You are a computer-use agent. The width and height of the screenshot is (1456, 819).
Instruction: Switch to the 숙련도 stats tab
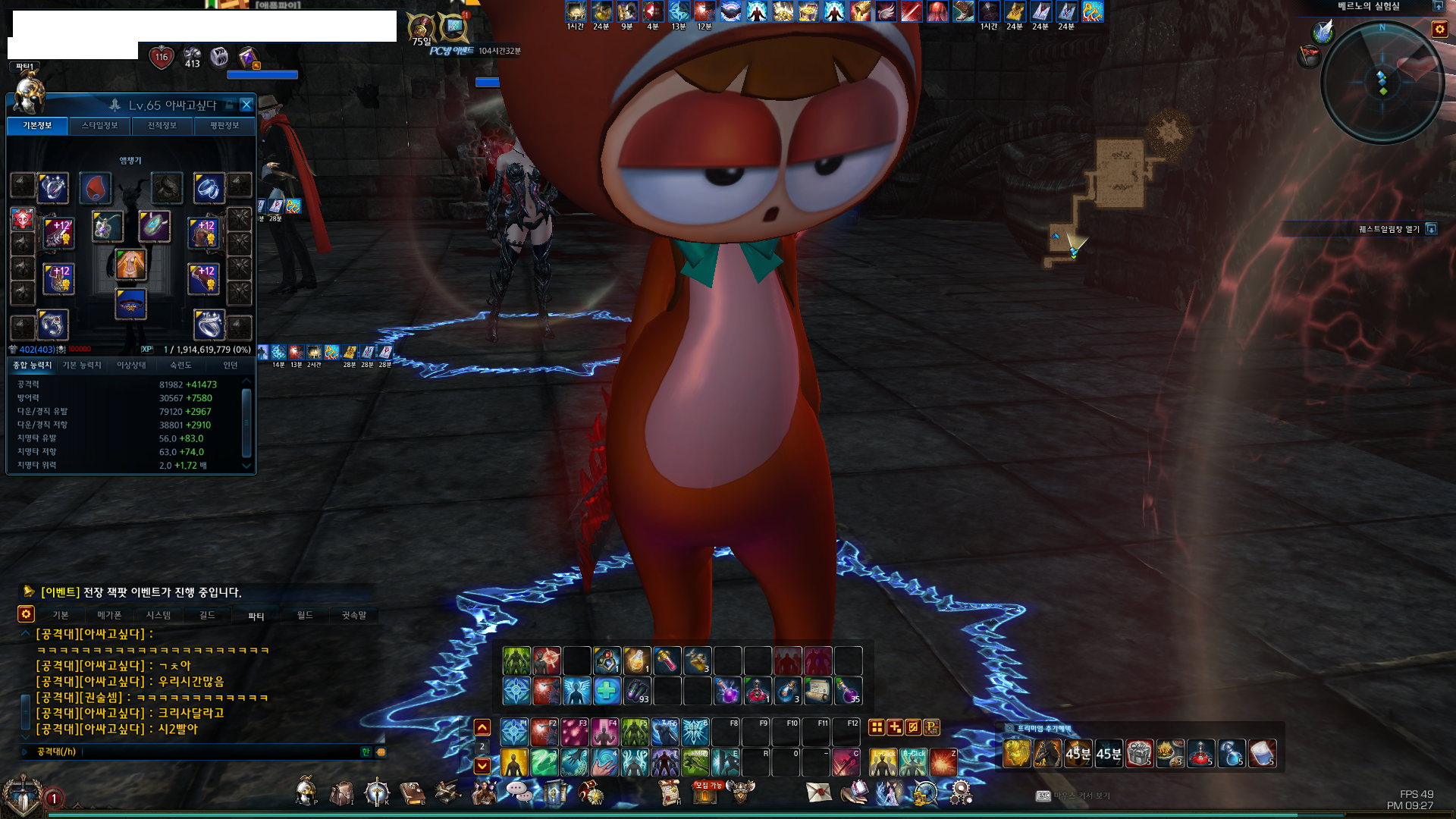click(x=180, y=366)
